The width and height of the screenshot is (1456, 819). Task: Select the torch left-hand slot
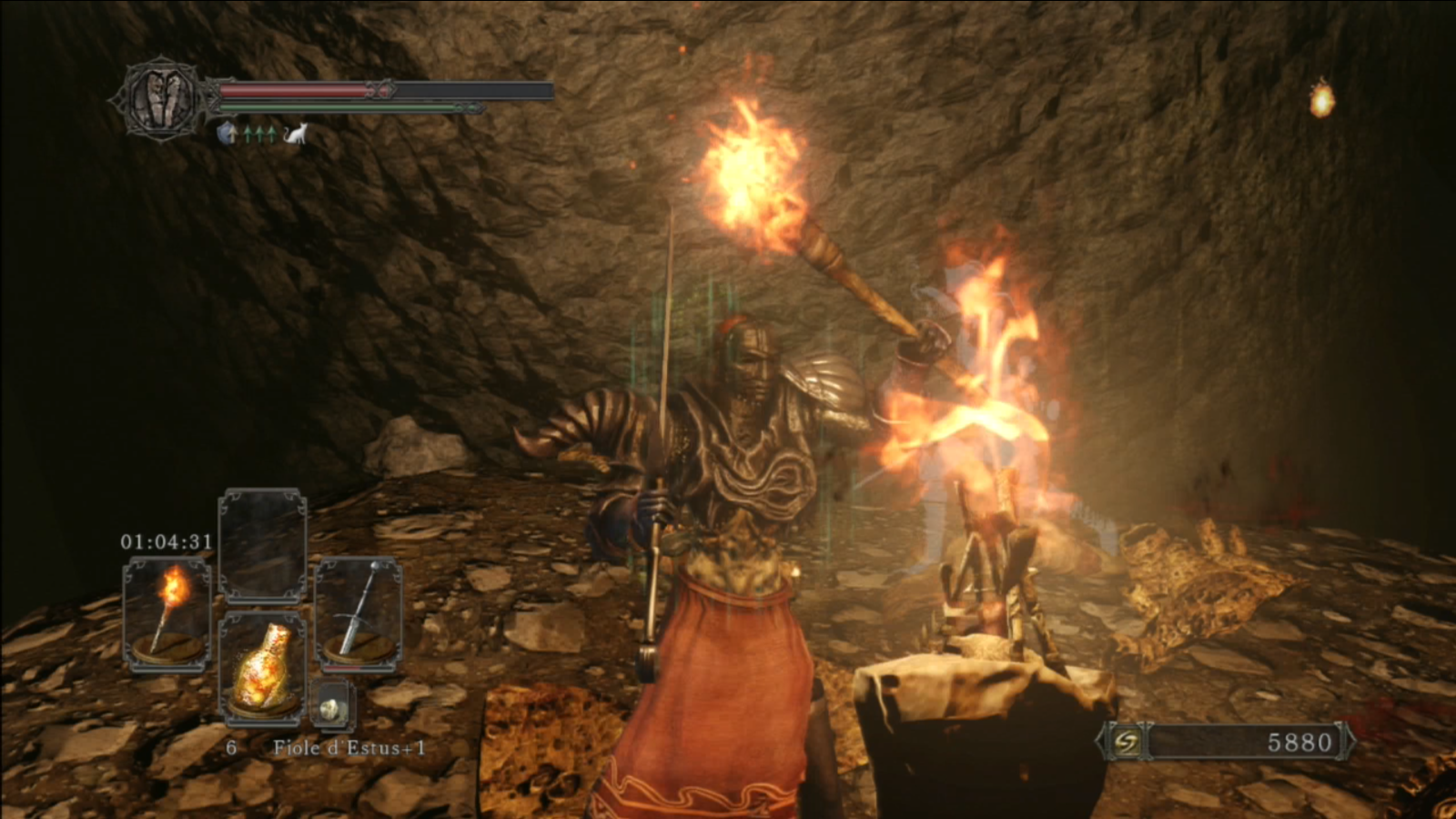click(x=167, y=614)
